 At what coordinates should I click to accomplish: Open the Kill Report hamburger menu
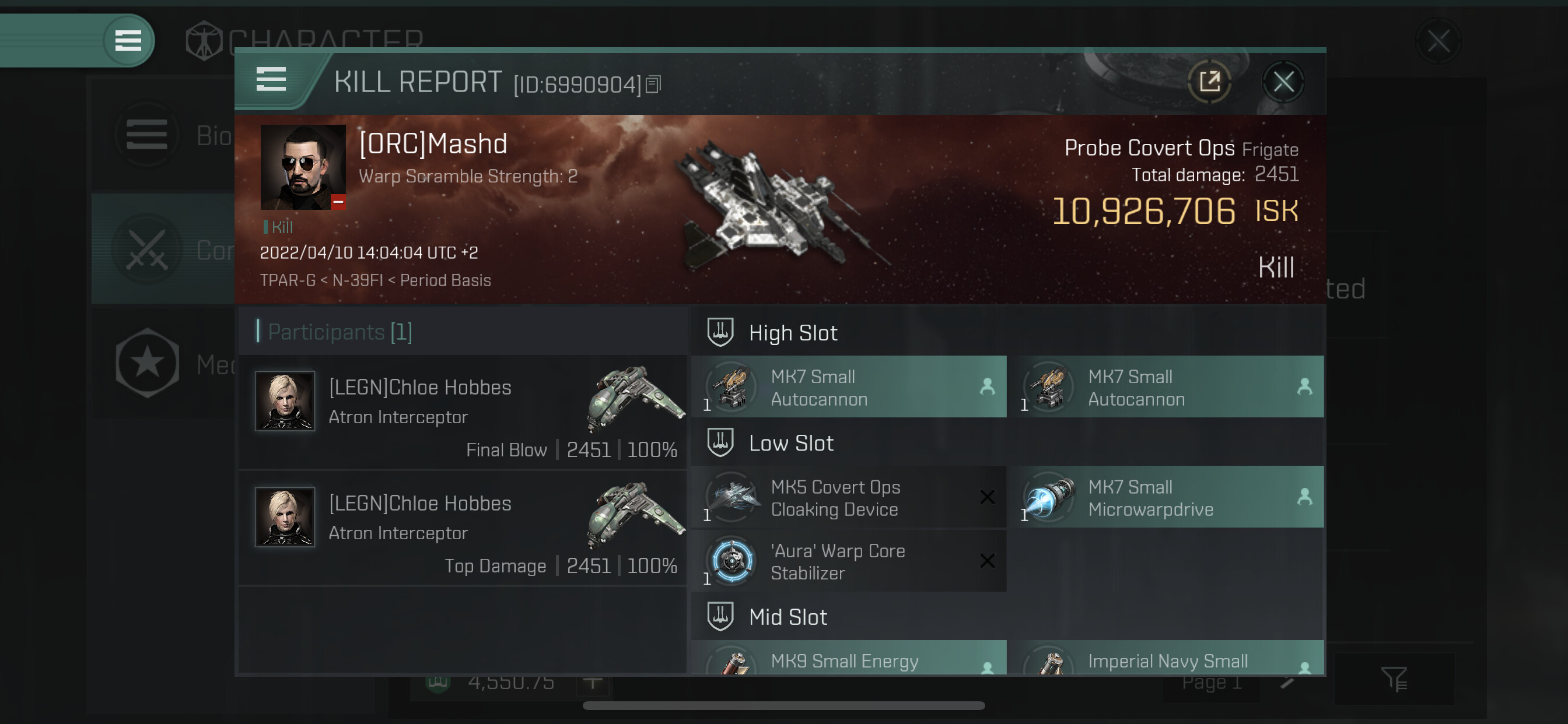coord(271,80)
